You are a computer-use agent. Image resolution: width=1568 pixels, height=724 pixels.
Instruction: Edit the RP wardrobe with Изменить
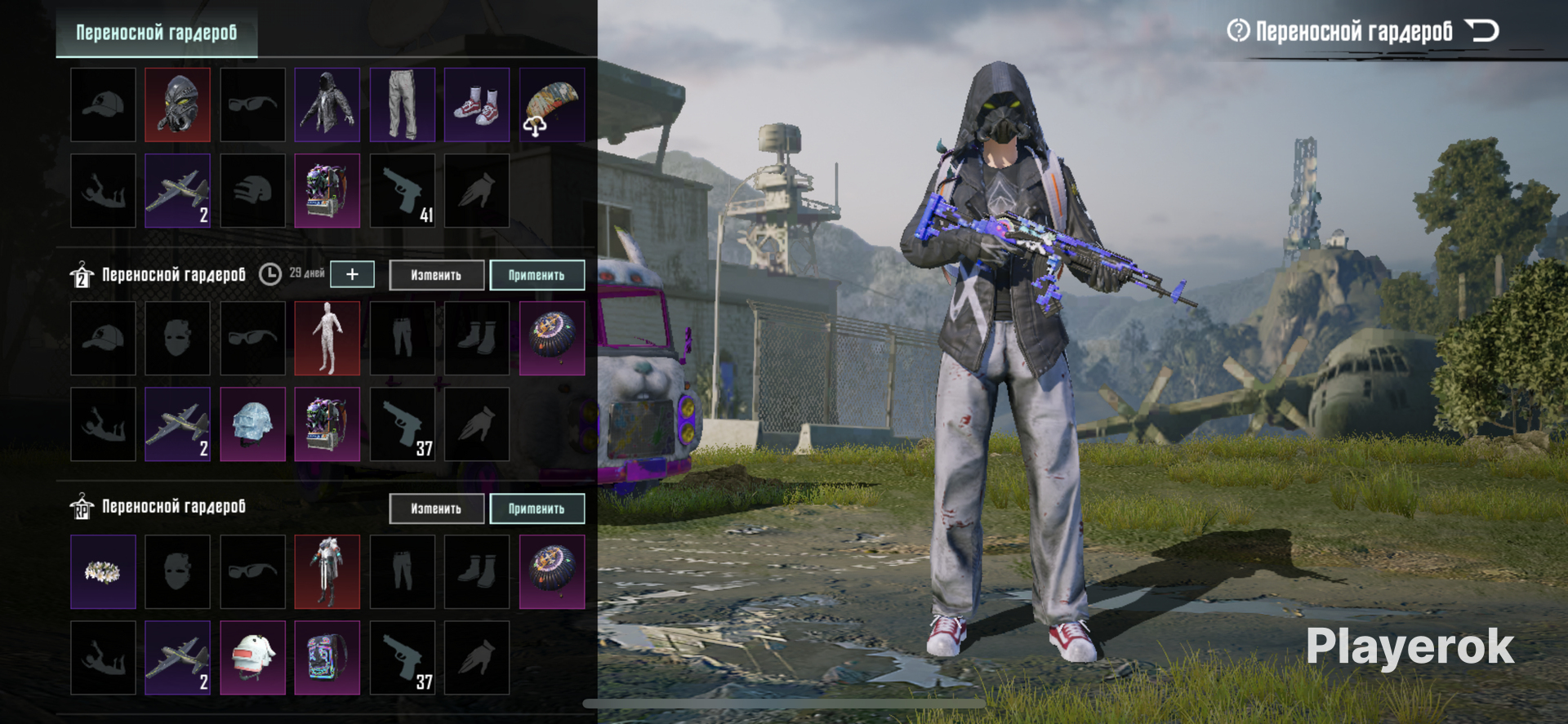coord(436,509)
